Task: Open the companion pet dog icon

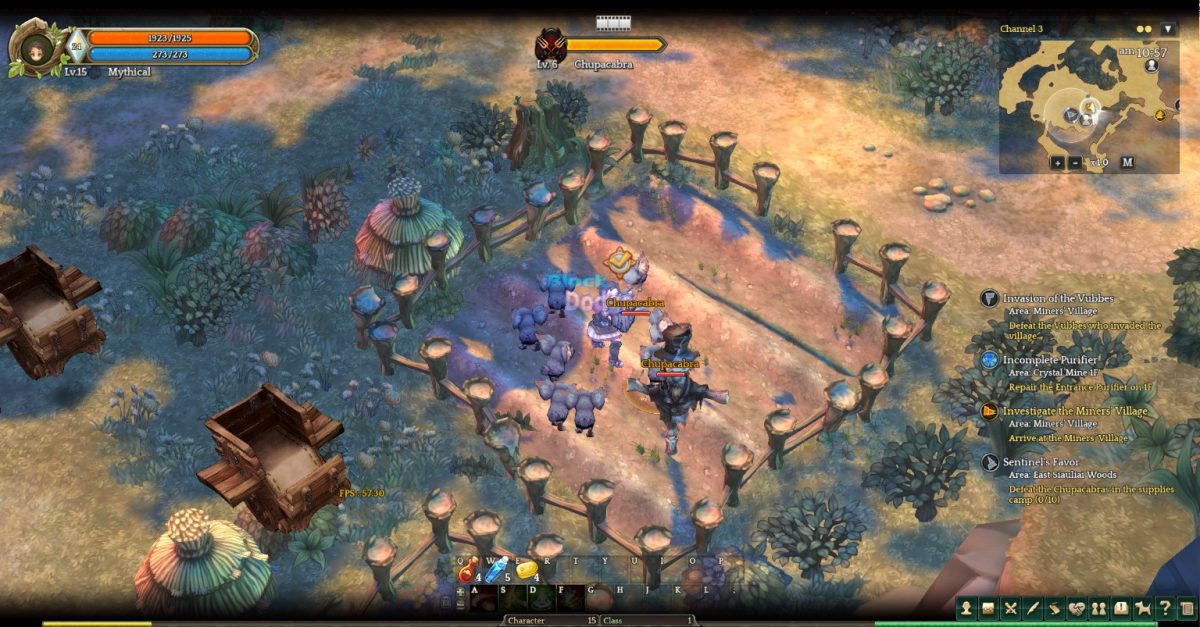Action: (1143, 608)
